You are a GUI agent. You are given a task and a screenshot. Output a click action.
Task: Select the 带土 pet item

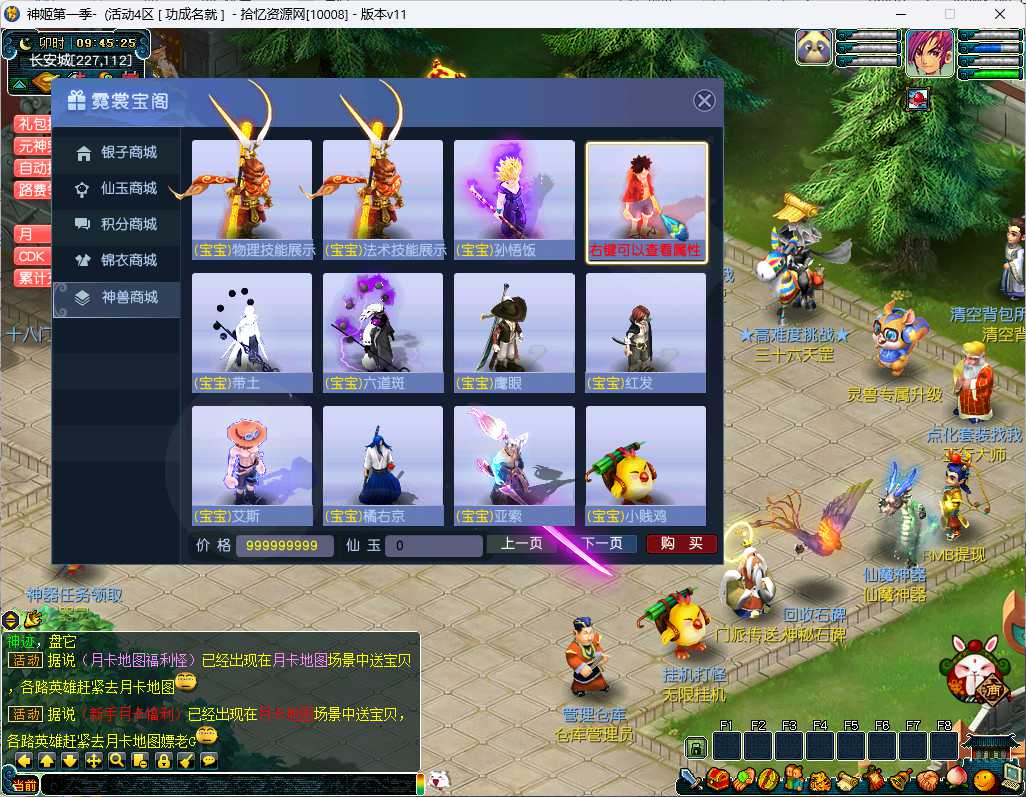pos(252,333)
